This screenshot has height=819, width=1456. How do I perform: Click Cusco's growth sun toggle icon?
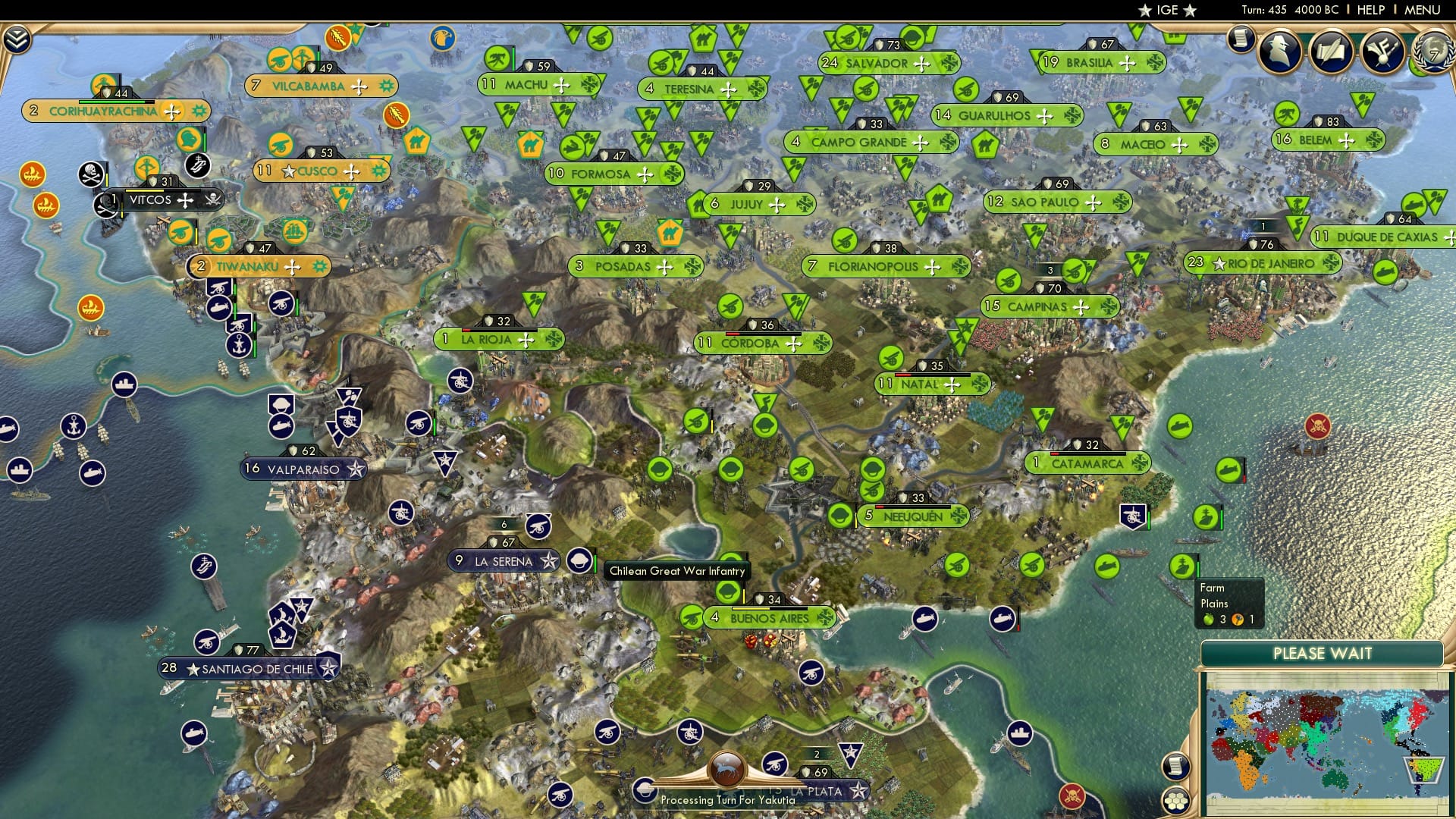[377, 171]
